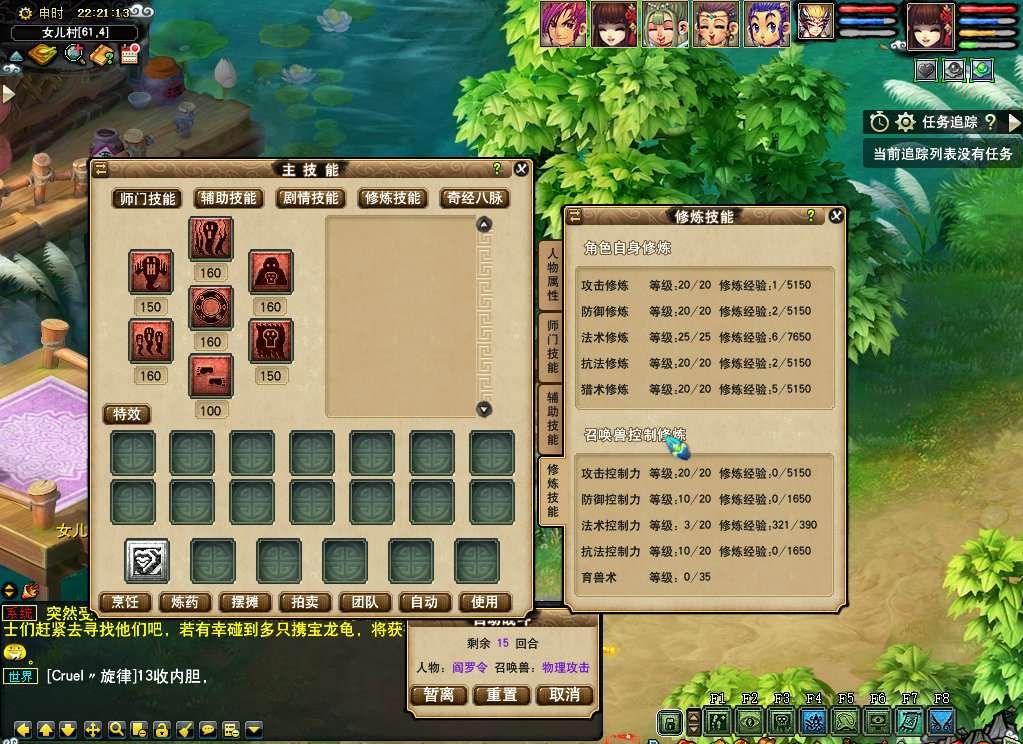Open the 烹饪 cooking function

coord(125,602)
